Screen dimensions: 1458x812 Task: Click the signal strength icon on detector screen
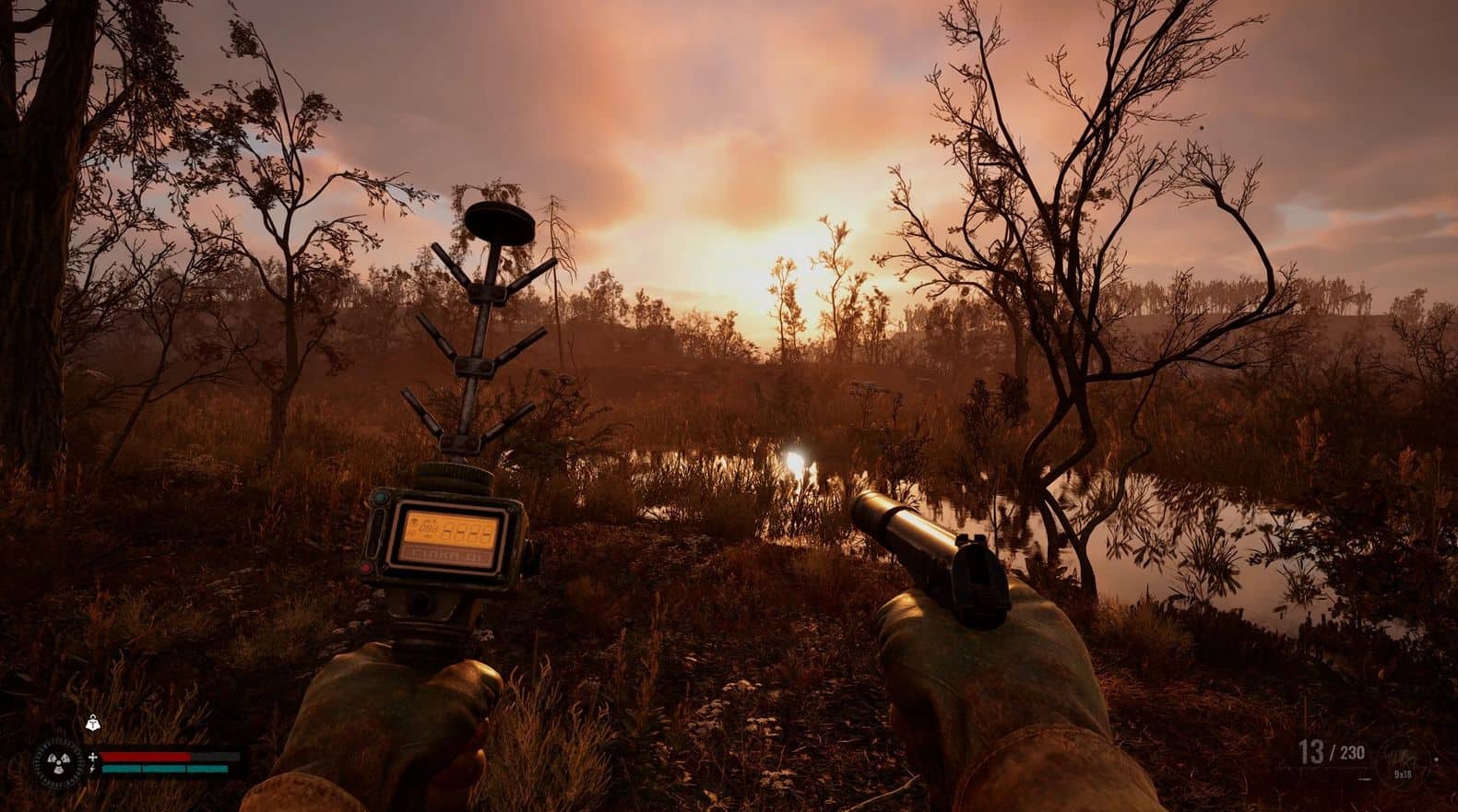coord(414,521)
